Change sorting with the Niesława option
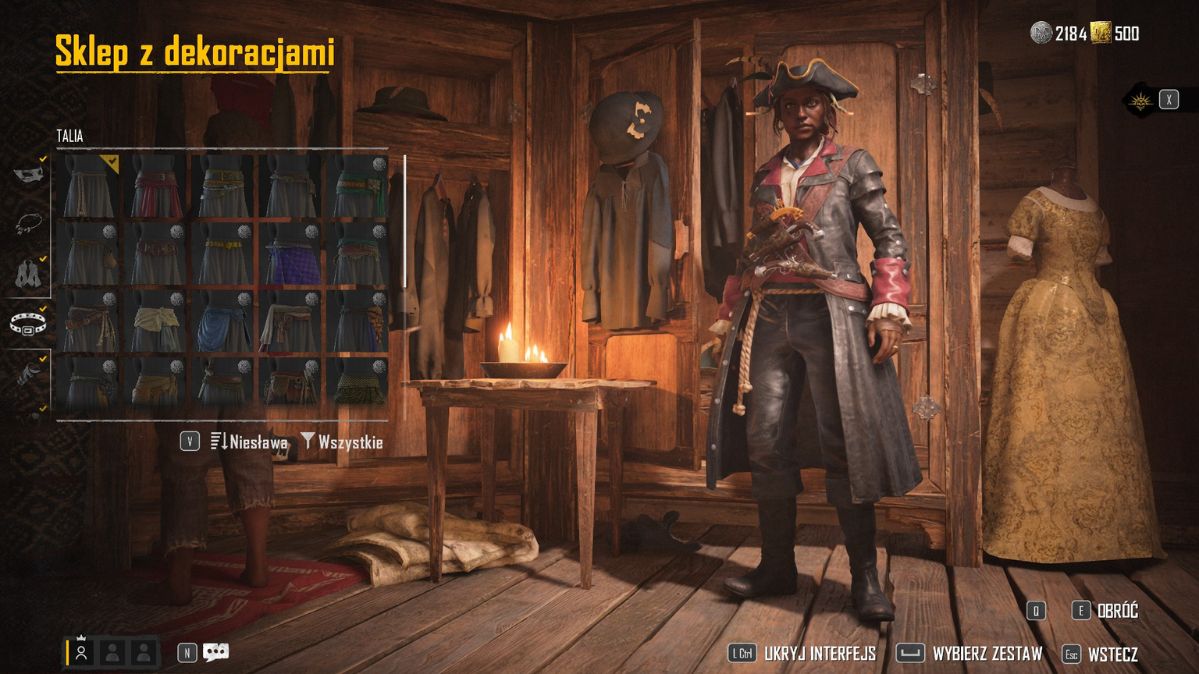 point(249,441)
